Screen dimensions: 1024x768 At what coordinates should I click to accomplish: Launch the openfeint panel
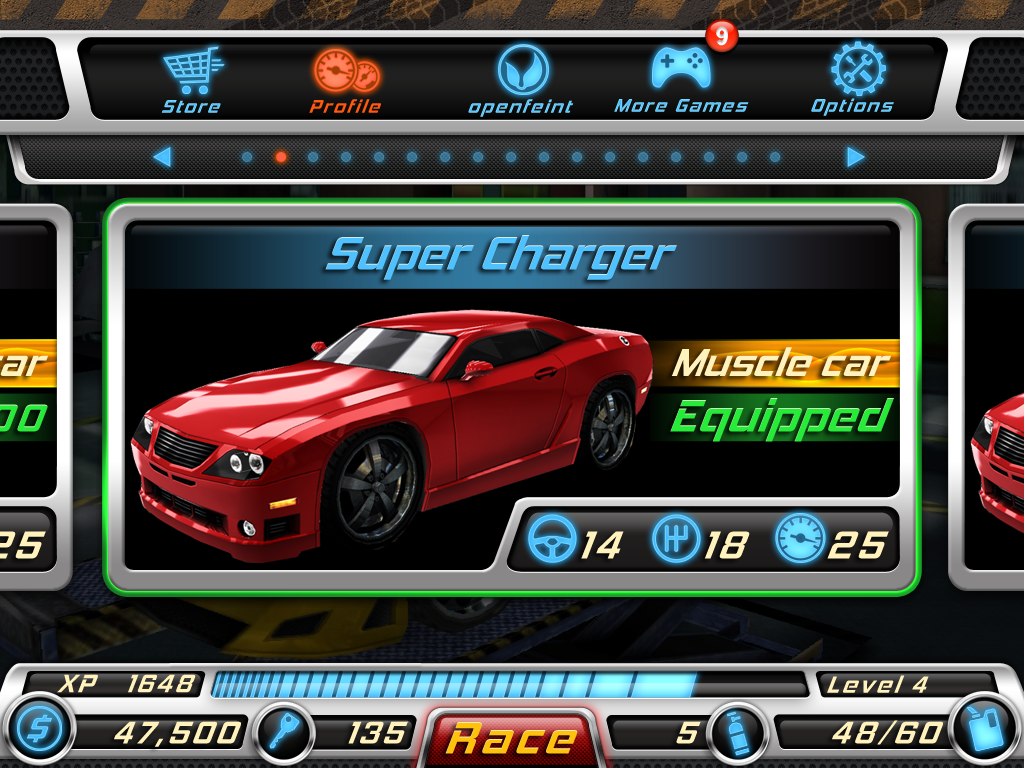[521, 80]
